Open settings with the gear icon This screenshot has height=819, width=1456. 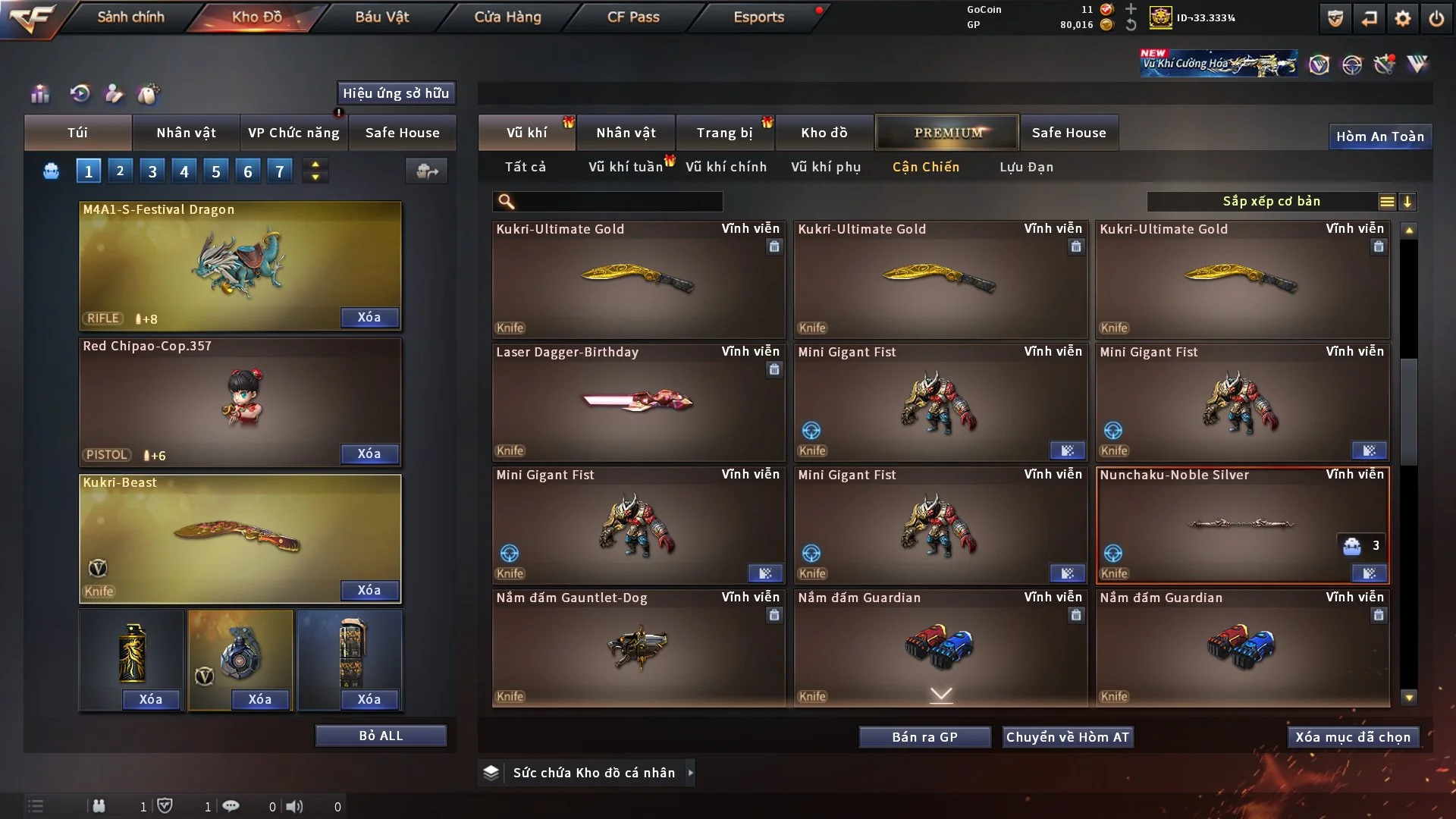point(1403,18)
